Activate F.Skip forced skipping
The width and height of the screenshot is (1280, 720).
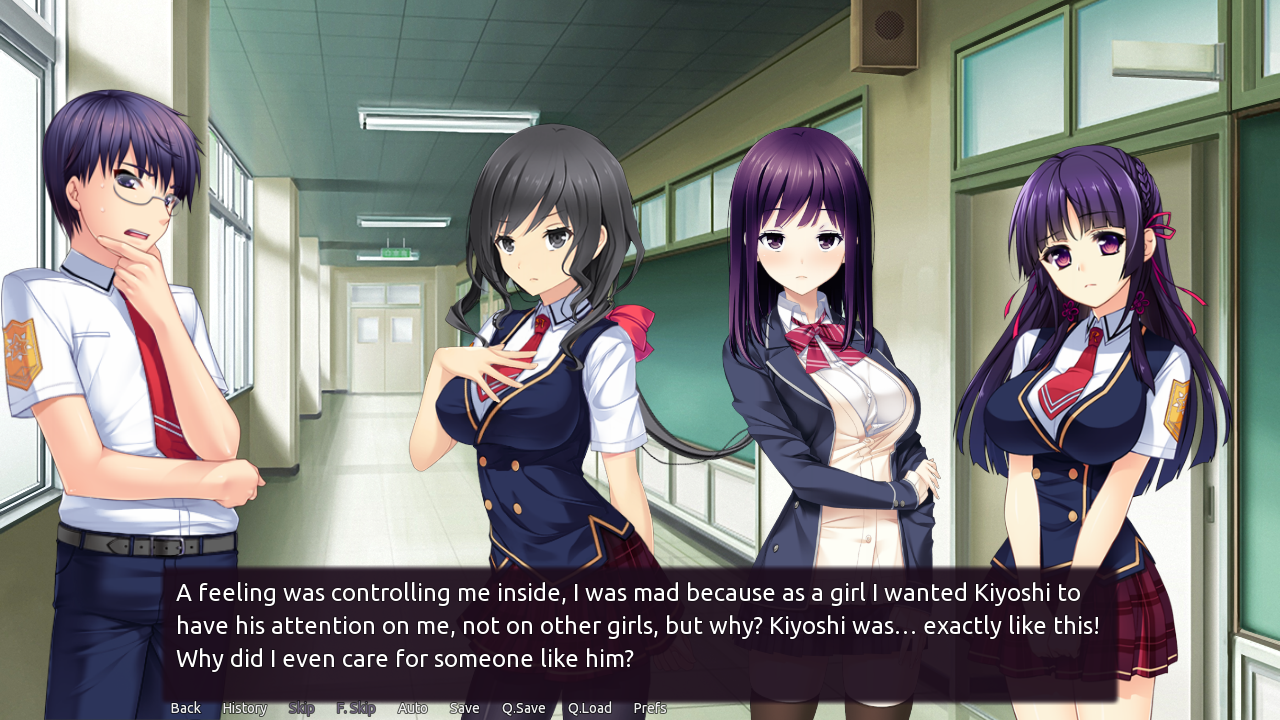point(356,707)
